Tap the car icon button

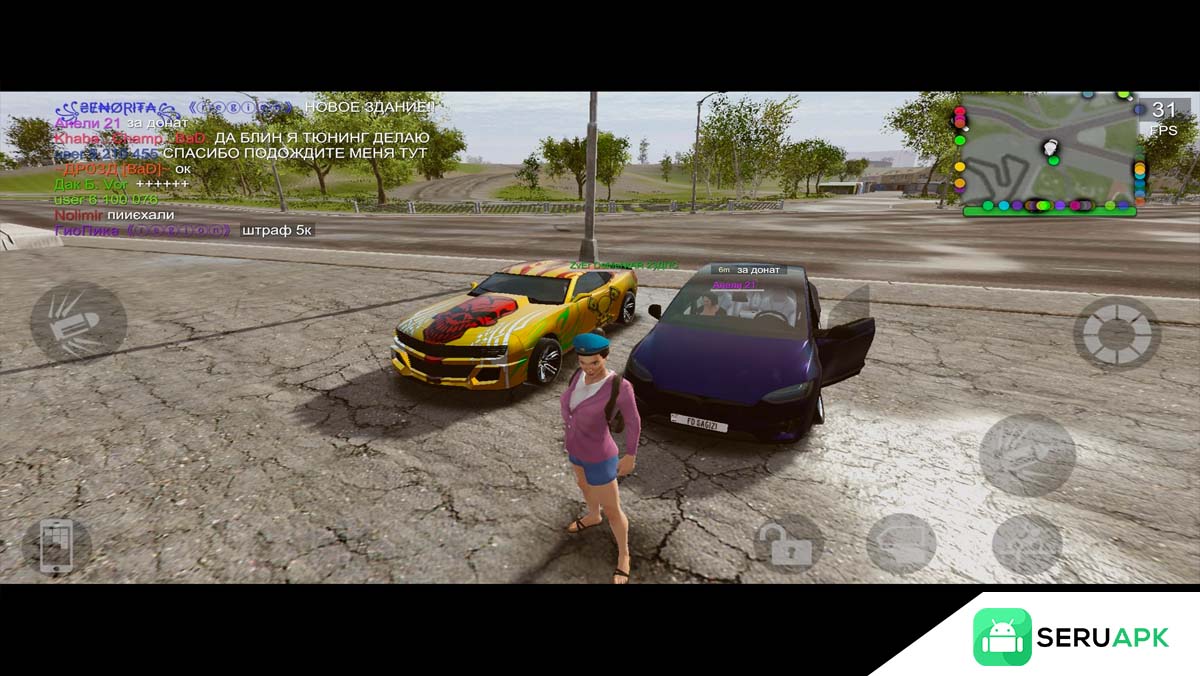tap(901, 544)
